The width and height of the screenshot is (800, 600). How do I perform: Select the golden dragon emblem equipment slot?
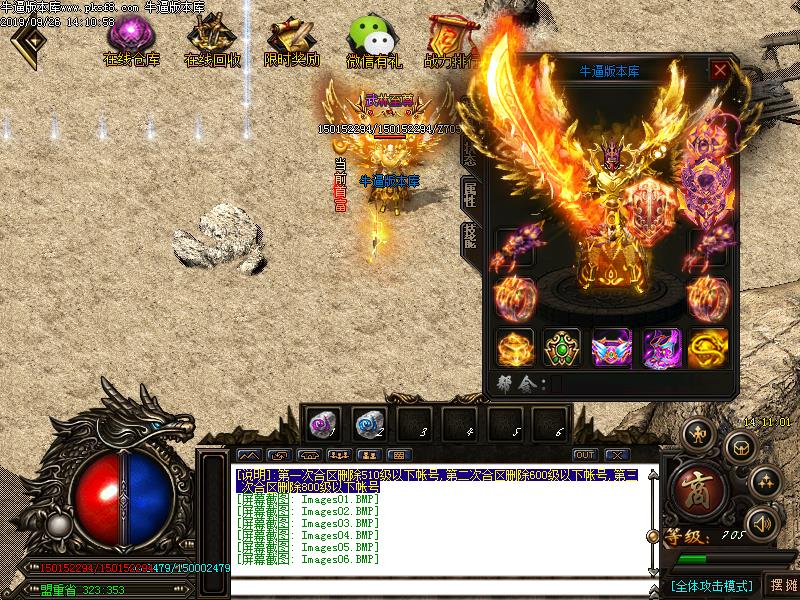click(708, 347)
